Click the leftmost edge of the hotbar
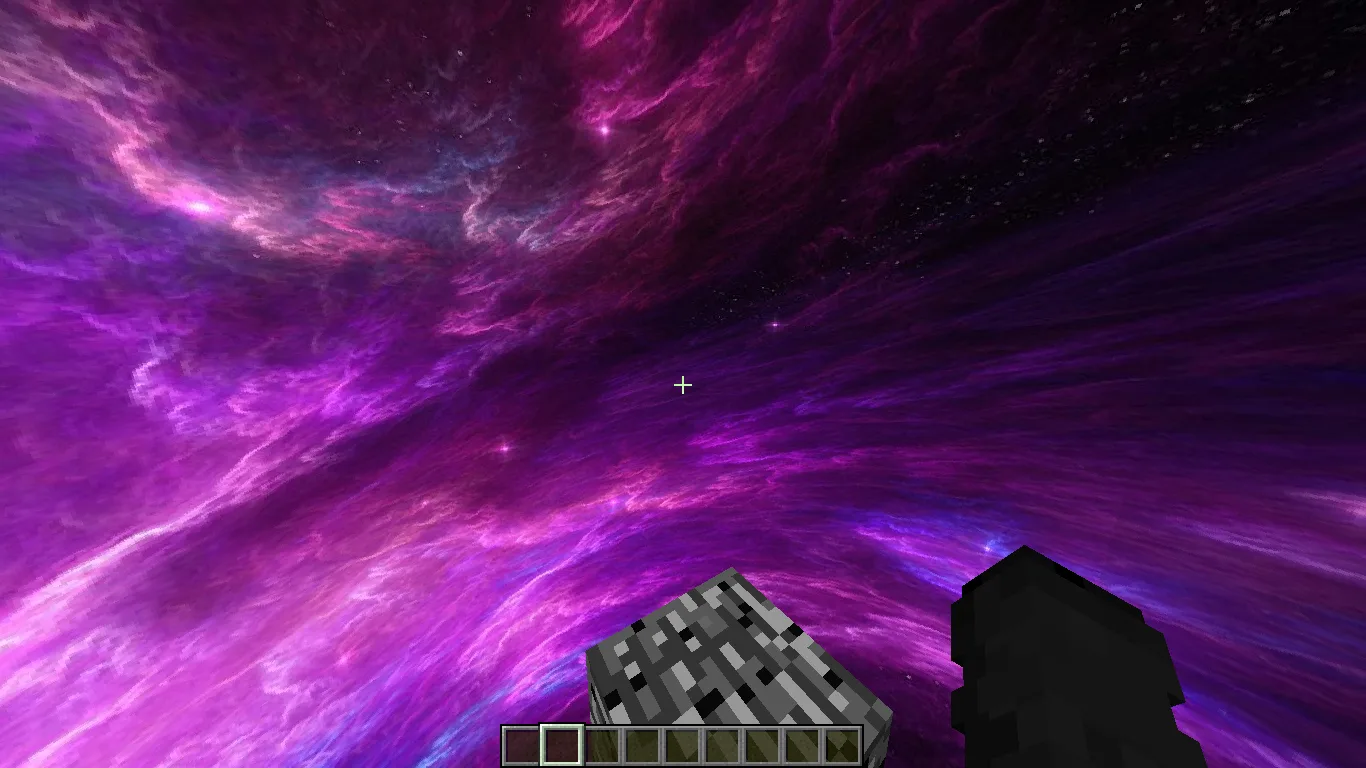 (x=503, y=743)
